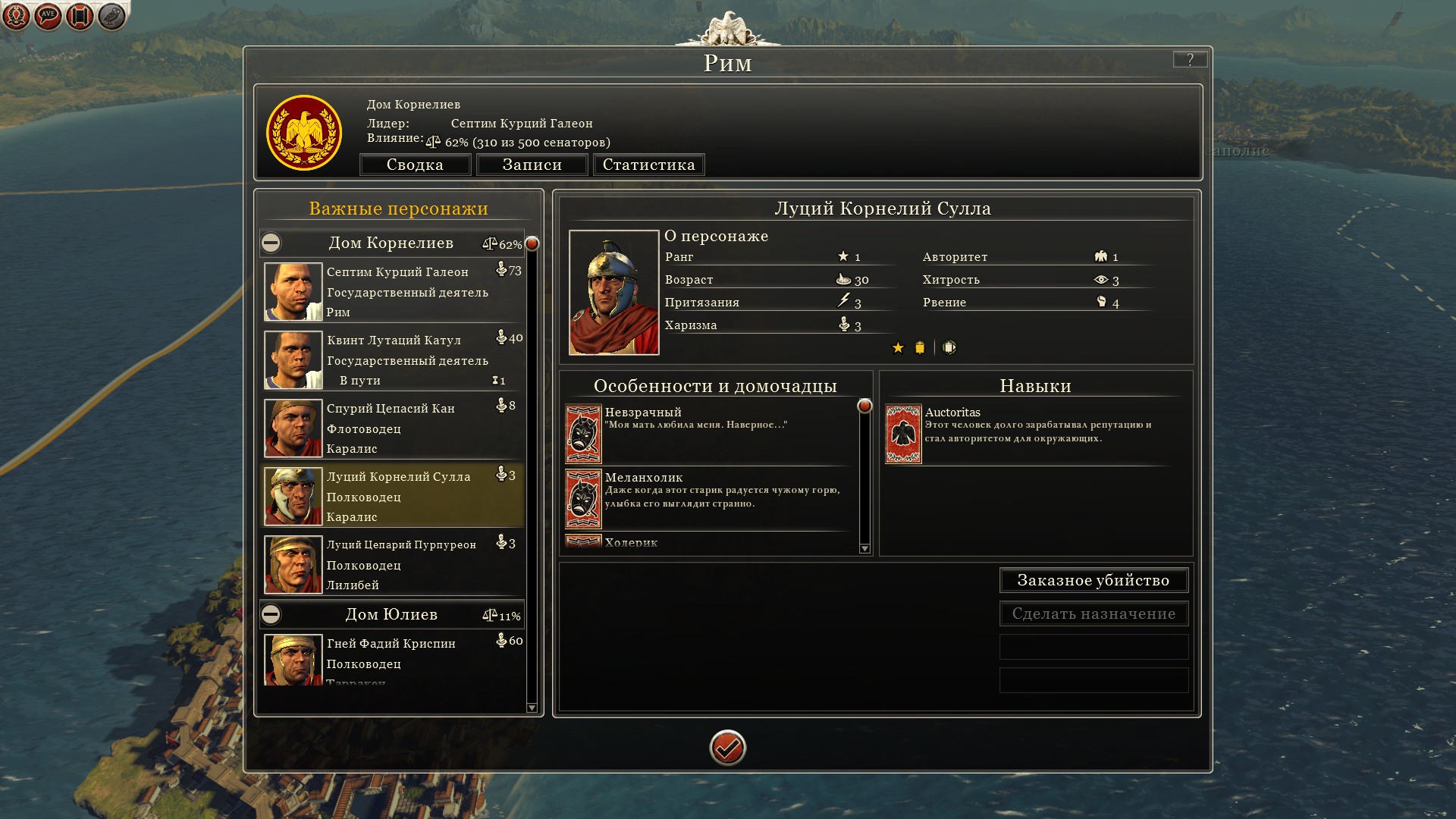
Task: Pick Луций Корнелий Сулла in the list
Action: pyautogui.click(x=393, y=497)
